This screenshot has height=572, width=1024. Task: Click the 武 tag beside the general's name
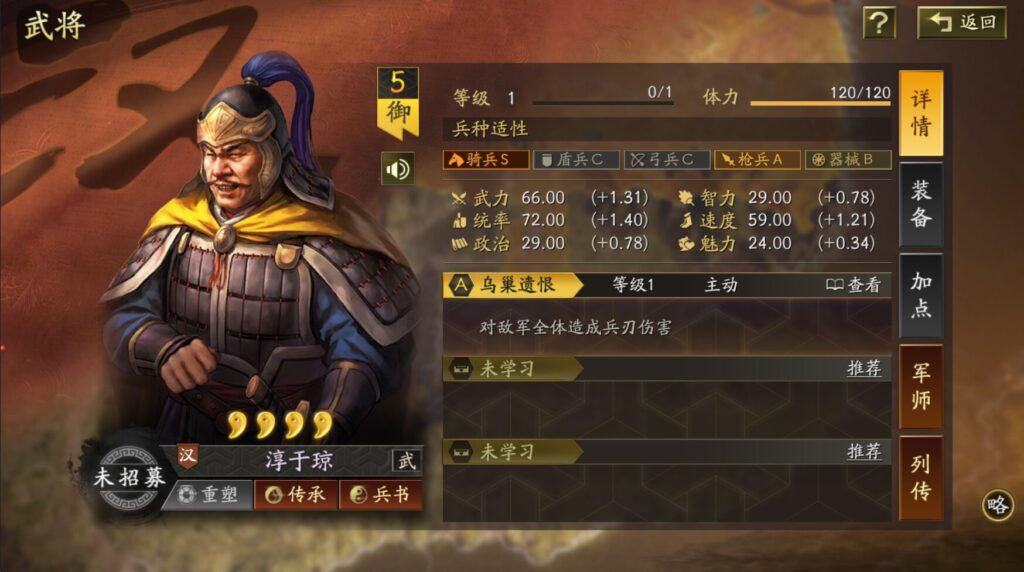[x=406, y=461]
